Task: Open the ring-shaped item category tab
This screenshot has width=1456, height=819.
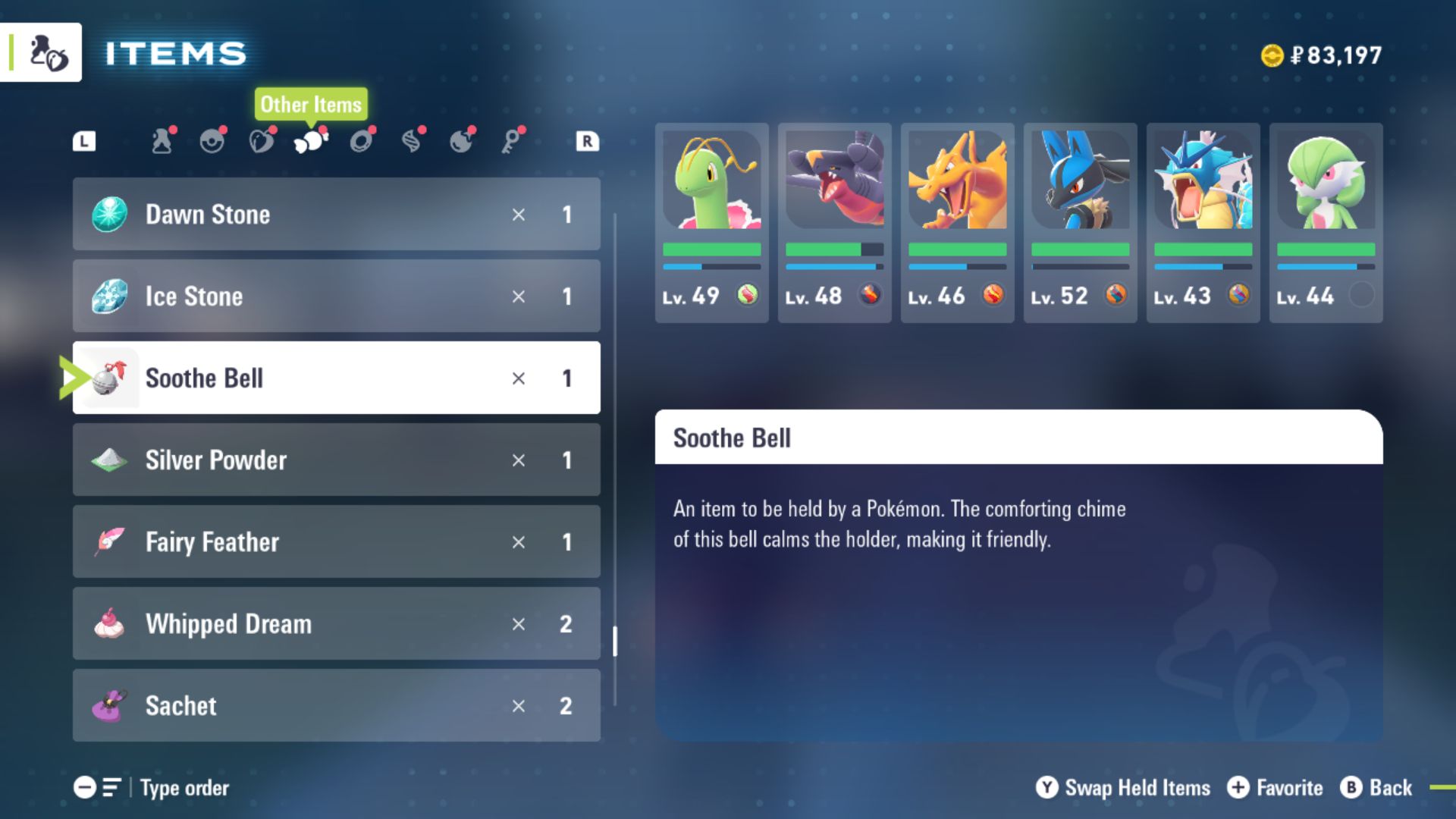Action: point(362,141)
